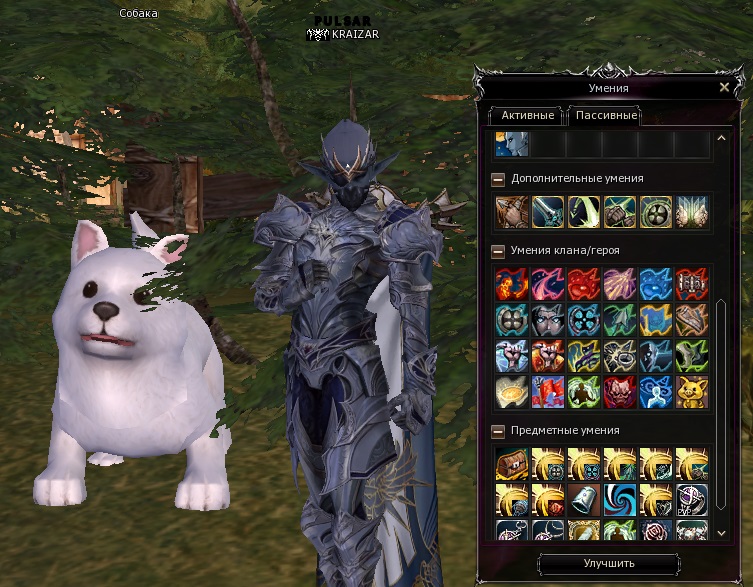The width and height of the screenshot is (753, 587).
Task: Select the Пассивные tab
Action: click(605, 115)
